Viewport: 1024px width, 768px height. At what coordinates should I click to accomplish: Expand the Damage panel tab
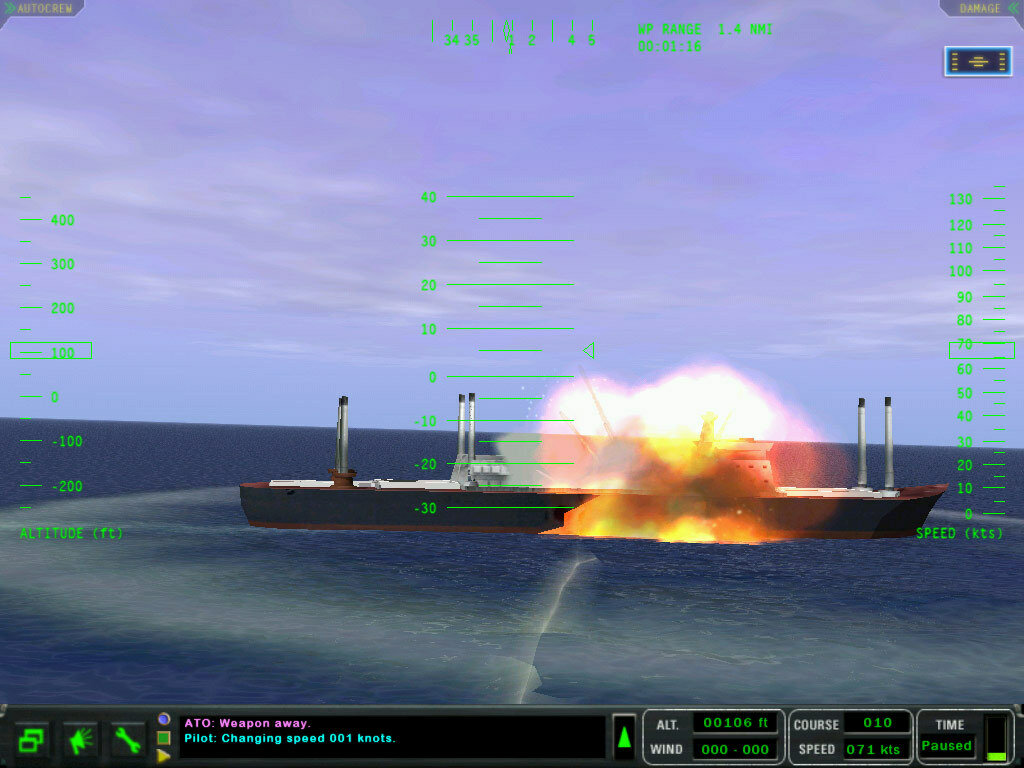pos(981,8)
